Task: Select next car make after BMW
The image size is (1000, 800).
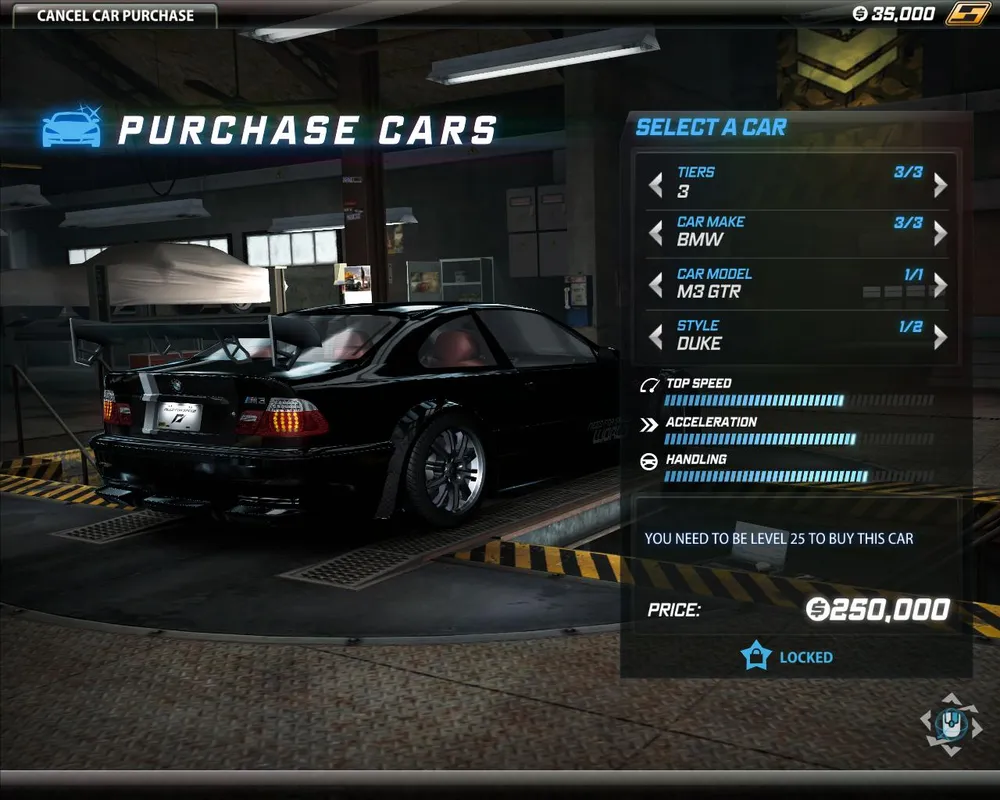Action: point(940,233)
